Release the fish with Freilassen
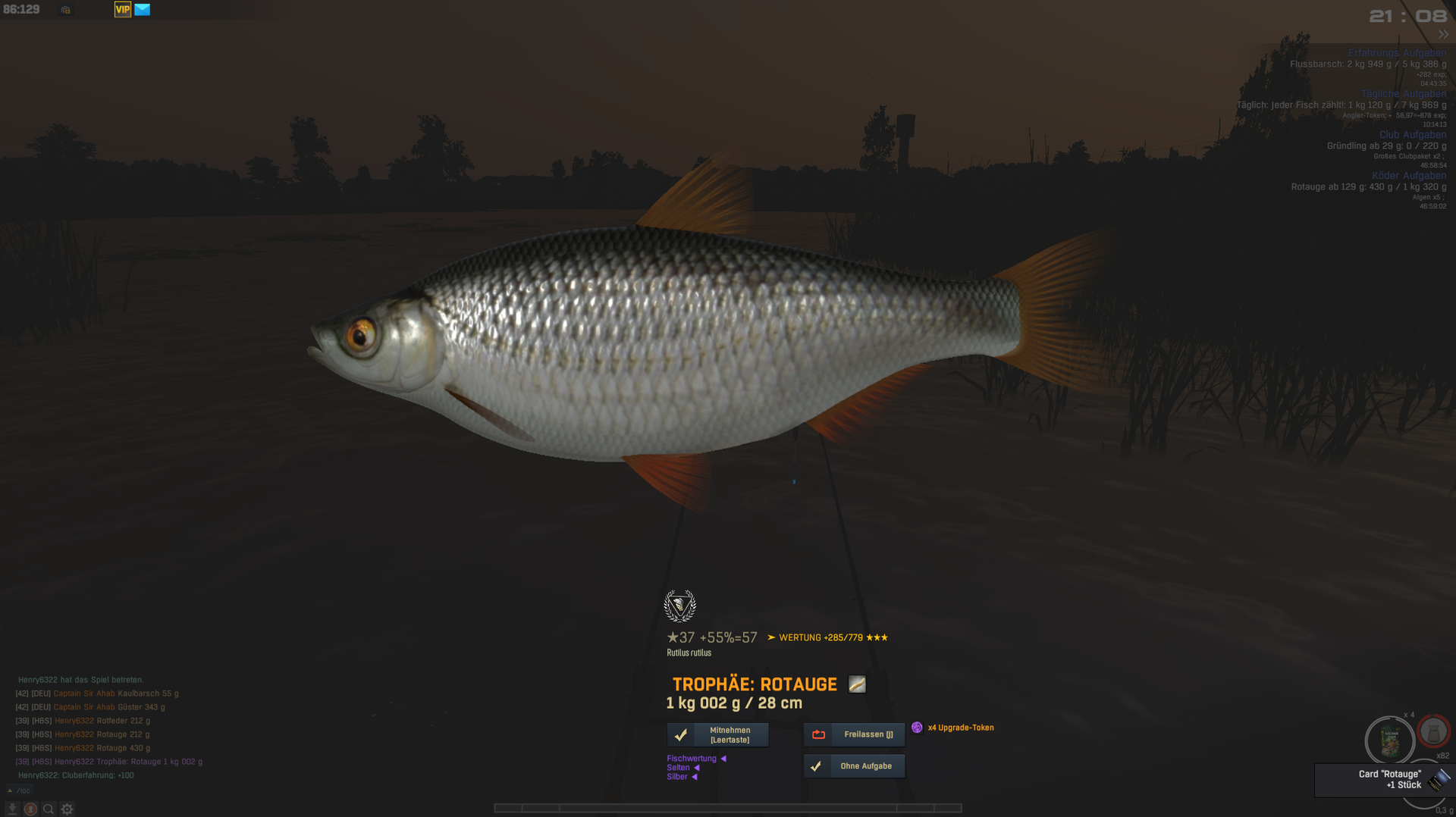This screenshot has height=817, width=1456. click(855, 734)
